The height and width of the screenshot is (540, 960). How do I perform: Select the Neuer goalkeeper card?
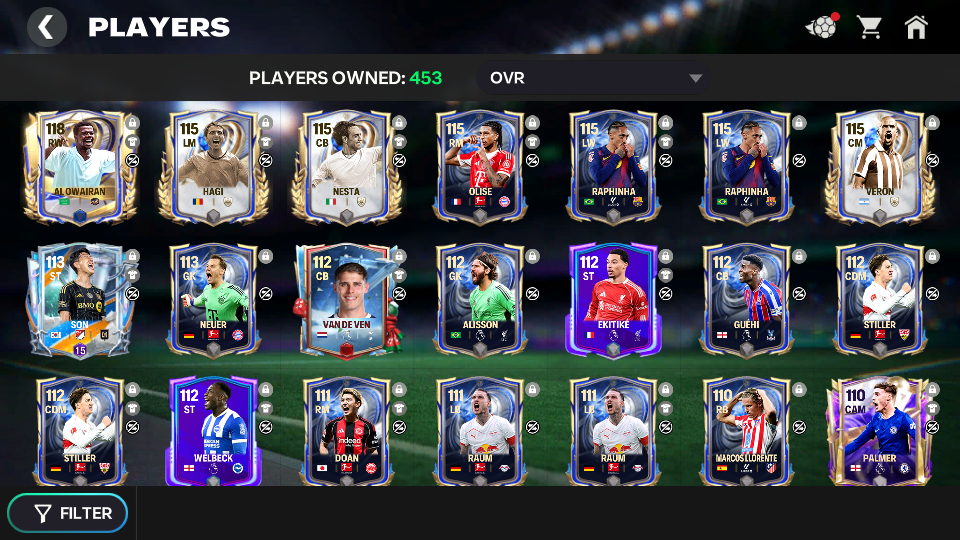[213, 300]
